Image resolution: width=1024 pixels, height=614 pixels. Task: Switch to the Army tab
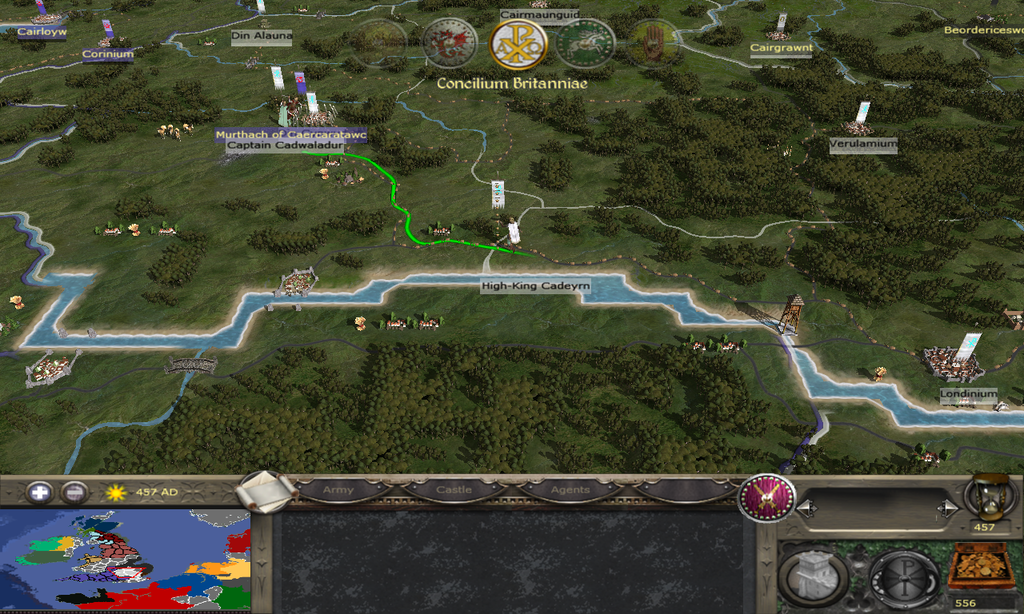pos(338,491)
